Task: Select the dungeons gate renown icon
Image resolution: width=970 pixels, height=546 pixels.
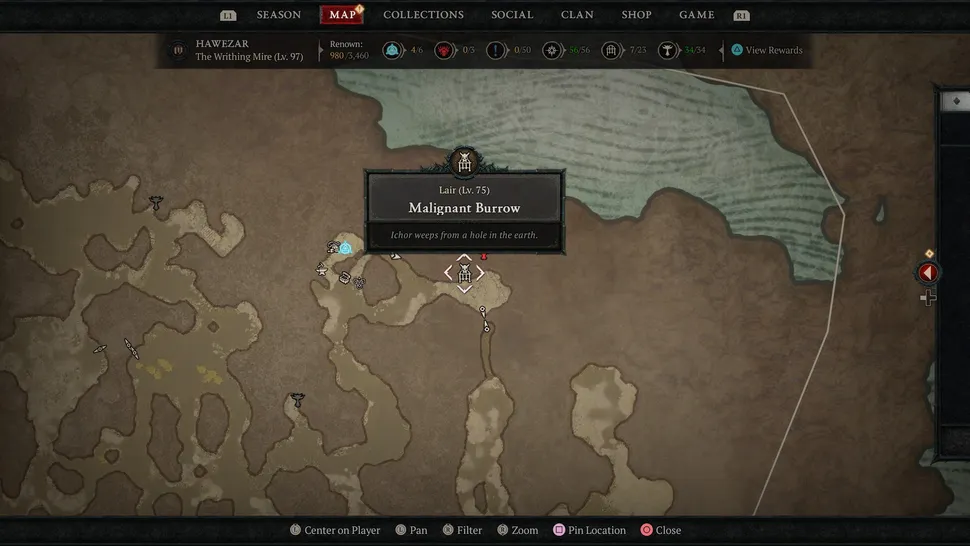Action: 609,50
